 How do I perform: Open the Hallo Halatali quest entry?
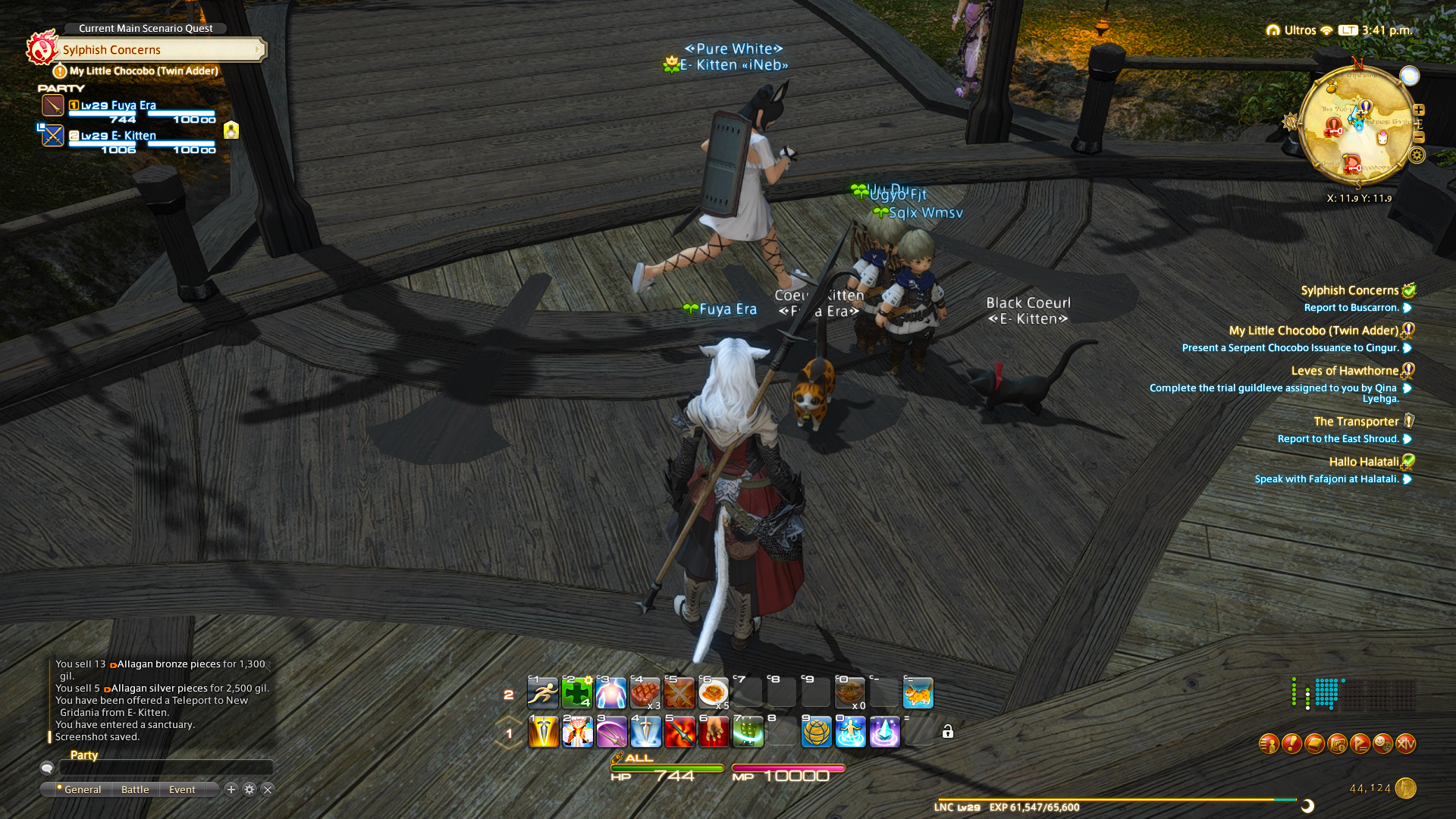click(1363, 462)
